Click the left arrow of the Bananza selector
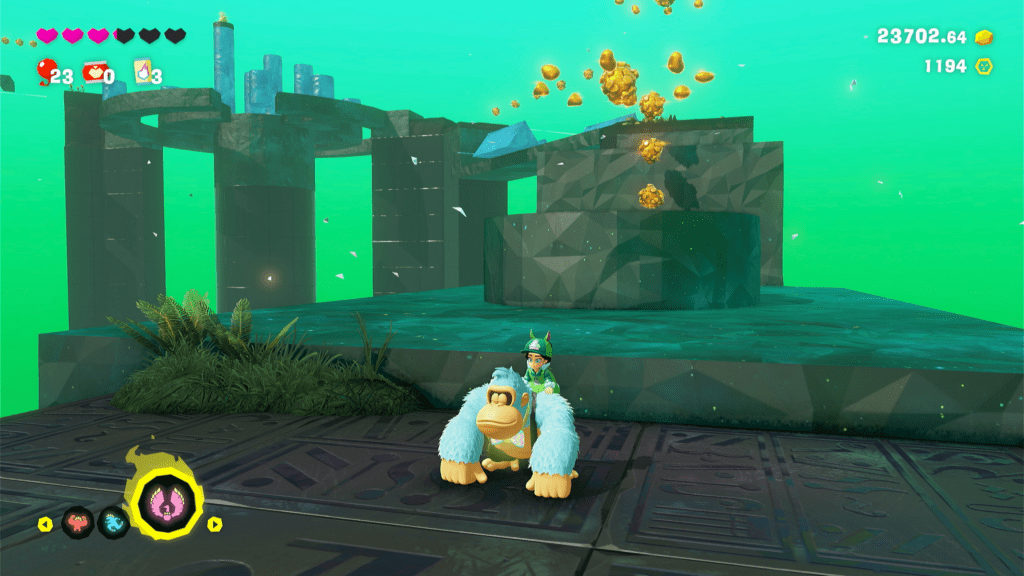Viewport: 1024px width, 576px height. coord(44,524)
